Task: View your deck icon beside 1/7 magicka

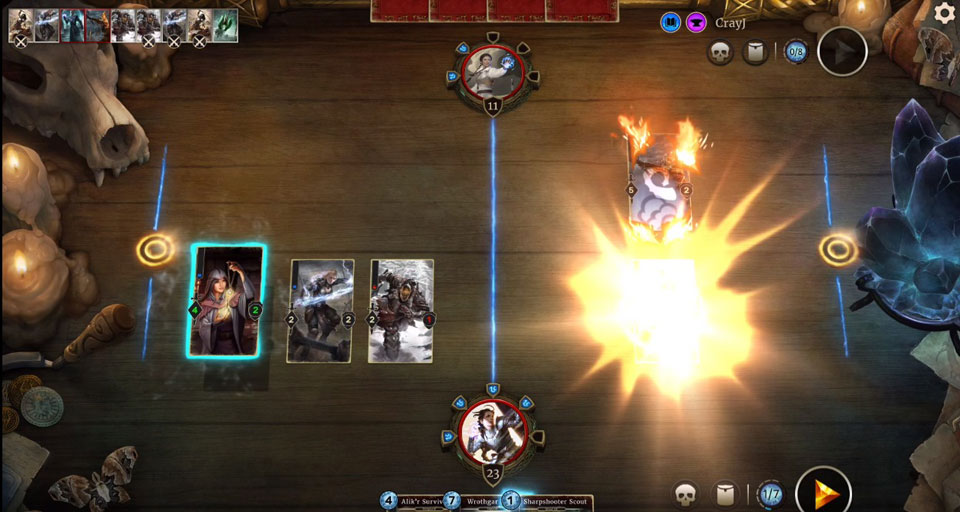Action: tap(728, 493)
